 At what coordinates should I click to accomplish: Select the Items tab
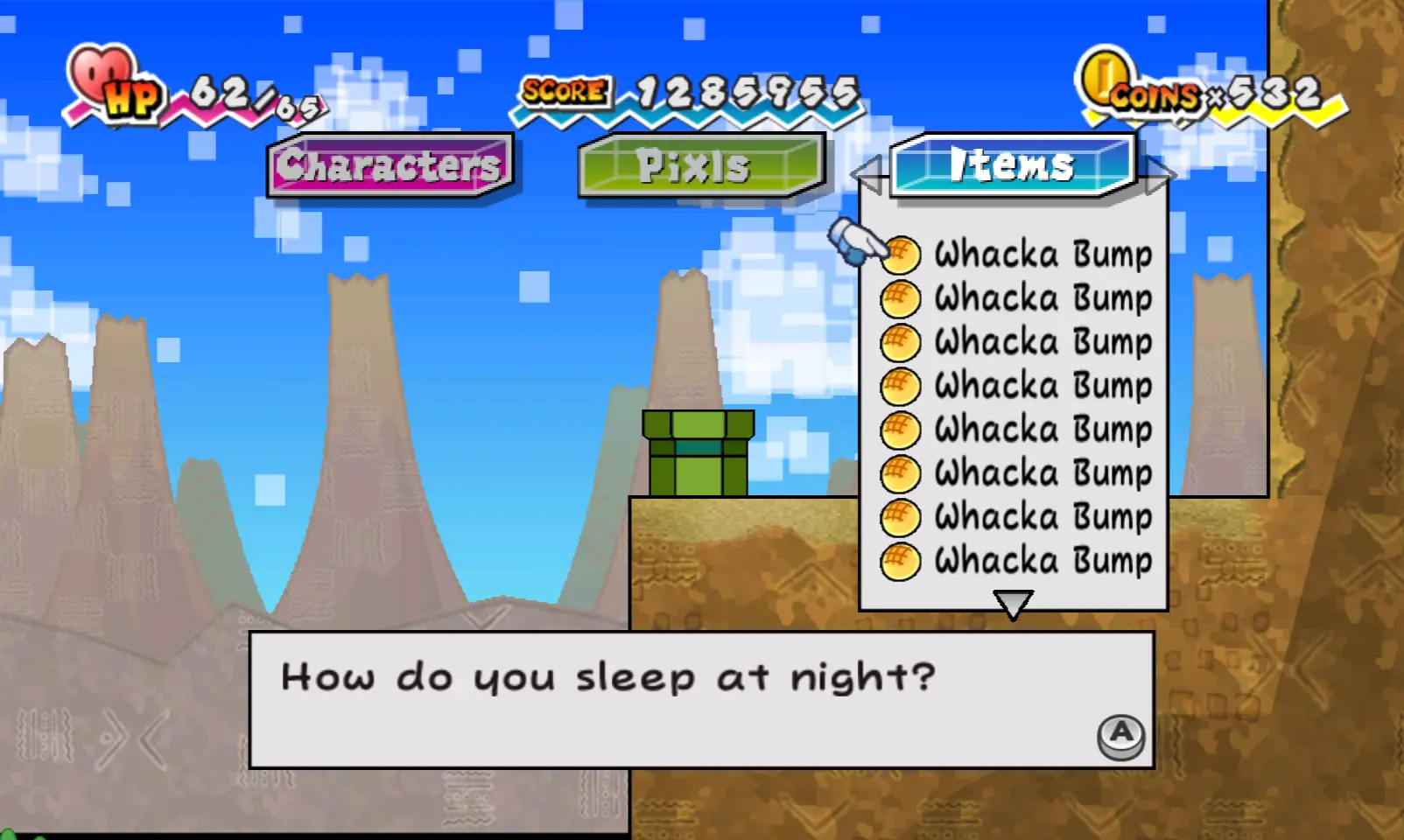[1012, 164]
